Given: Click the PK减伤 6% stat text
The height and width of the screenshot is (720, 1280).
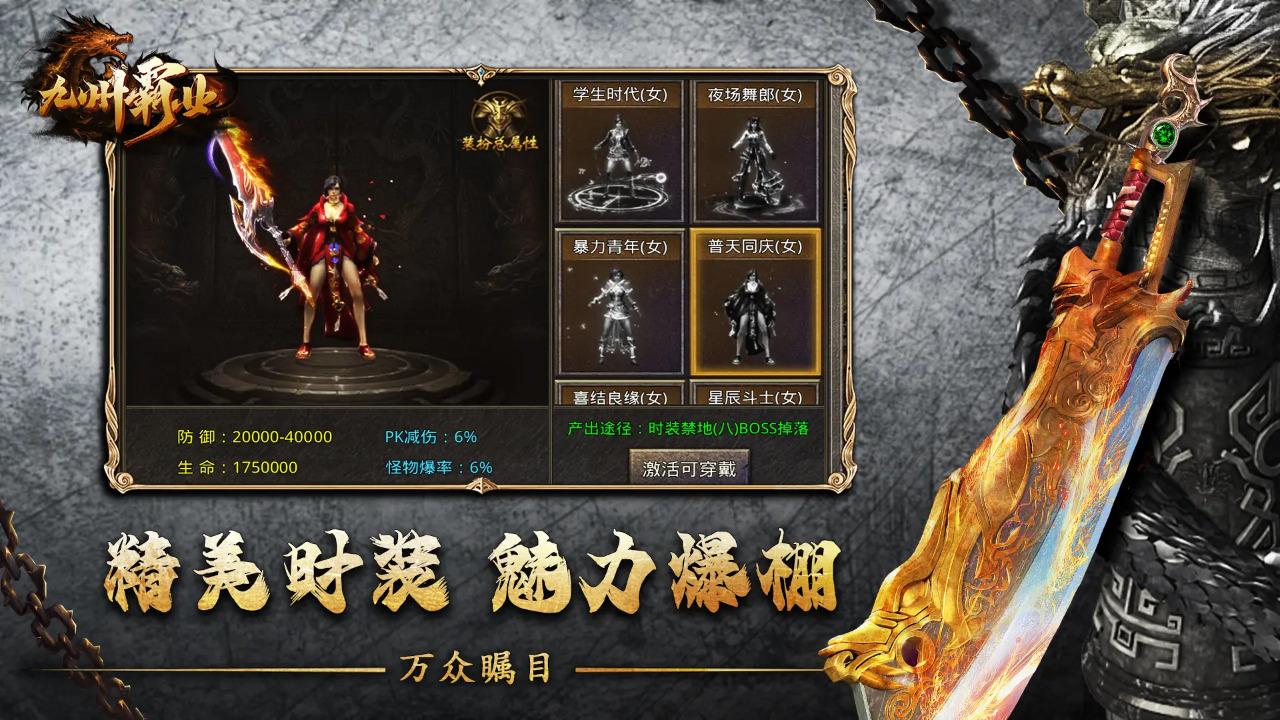Looking at the screenshot, I should 433,434.
